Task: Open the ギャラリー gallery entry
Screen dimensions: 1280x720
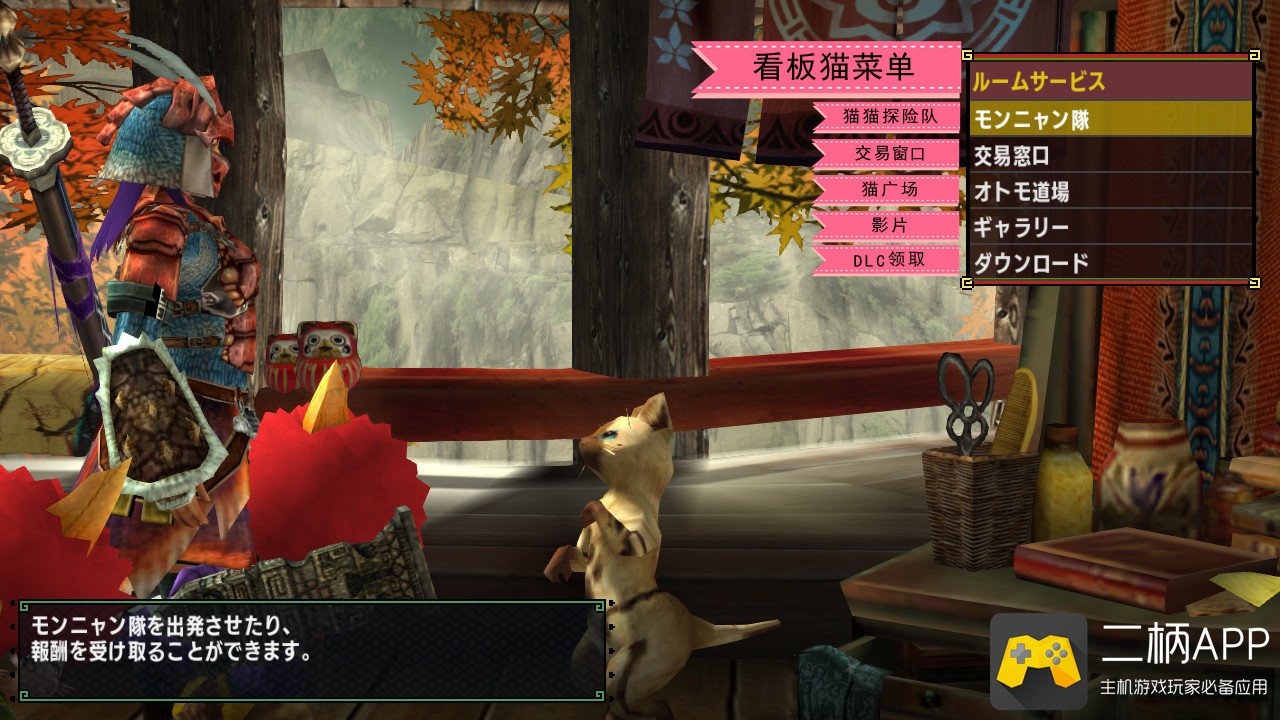Action: pyautogui.click(x=1110, y=227)
